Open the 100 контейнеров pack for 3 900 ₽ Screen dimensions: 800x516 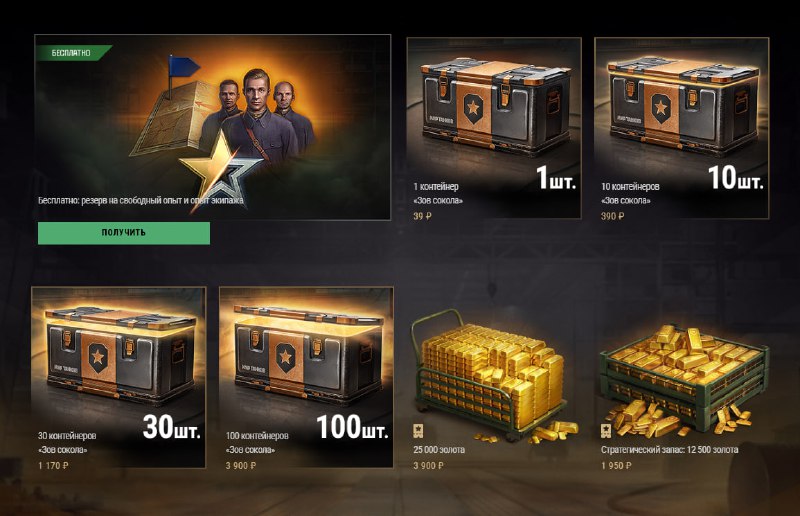(306, 376)
